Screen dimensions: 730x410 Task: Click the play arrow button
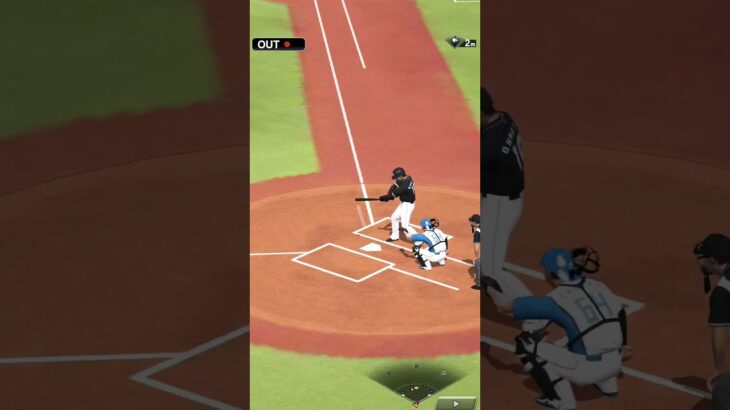pyautogui.click(x=455, y=403)
